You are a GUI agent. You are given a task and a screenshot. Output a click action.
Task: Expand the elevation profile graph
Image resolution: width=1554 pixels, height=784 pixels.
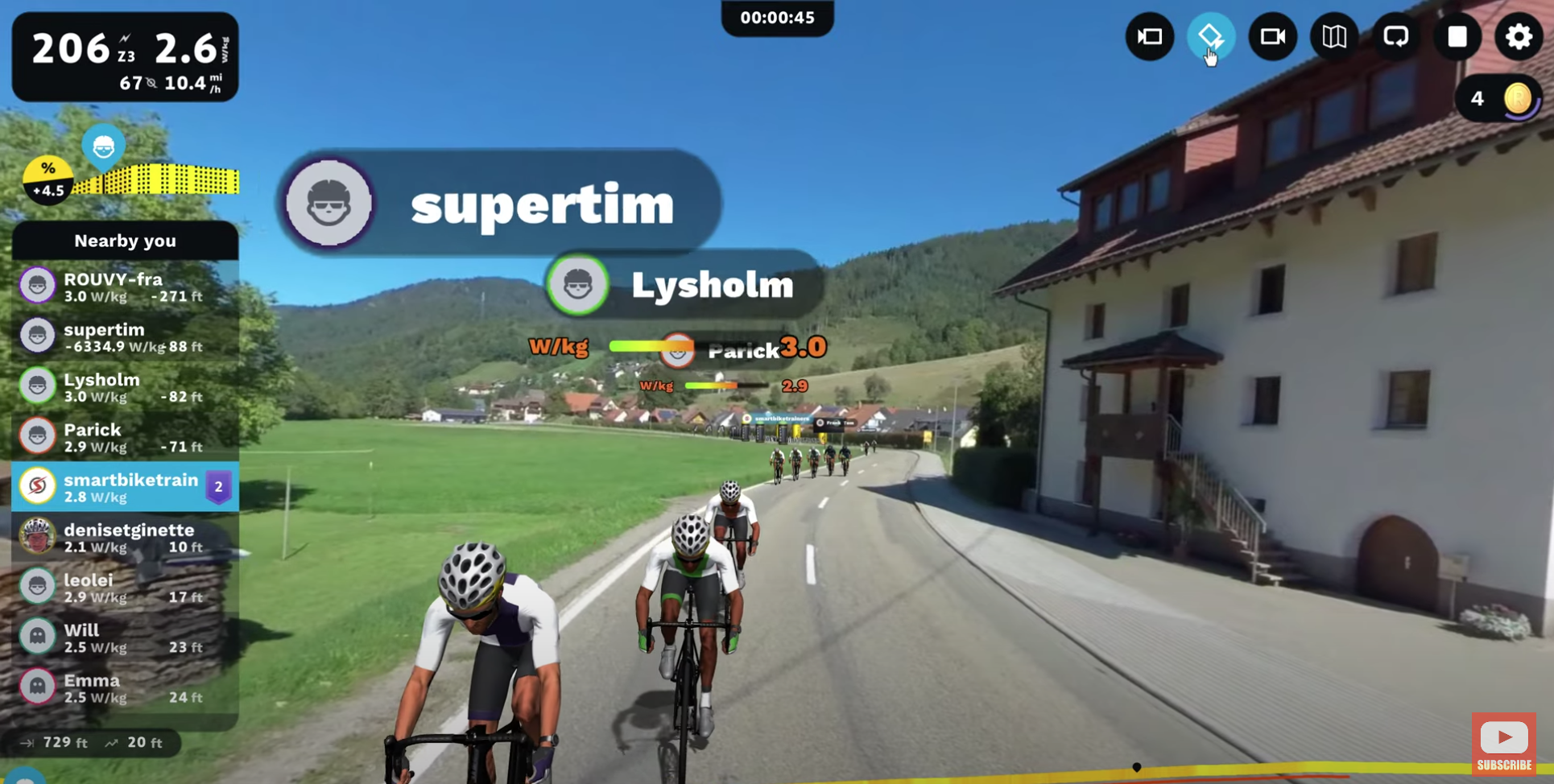pos(157,179)
